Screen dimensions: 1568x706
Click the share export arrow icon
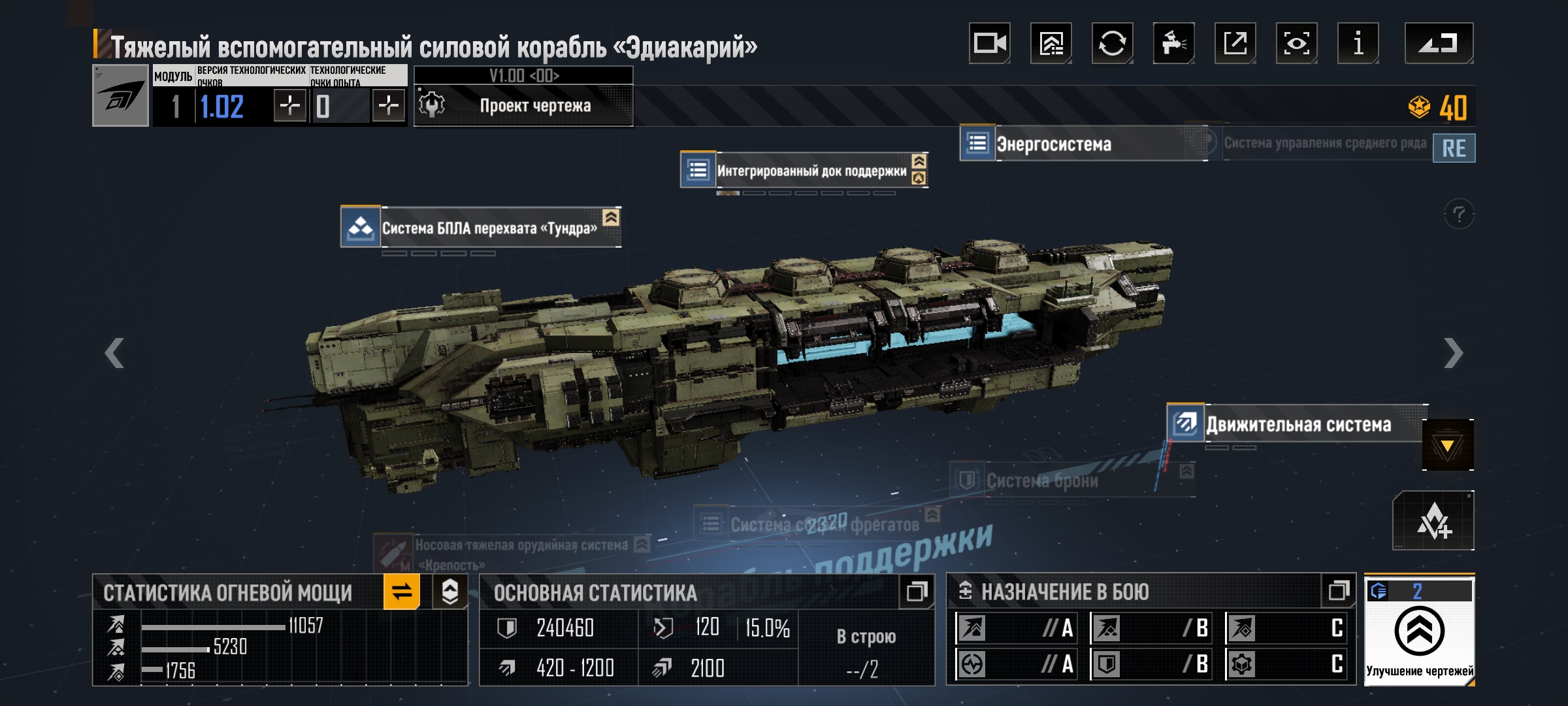(1235, 43)
